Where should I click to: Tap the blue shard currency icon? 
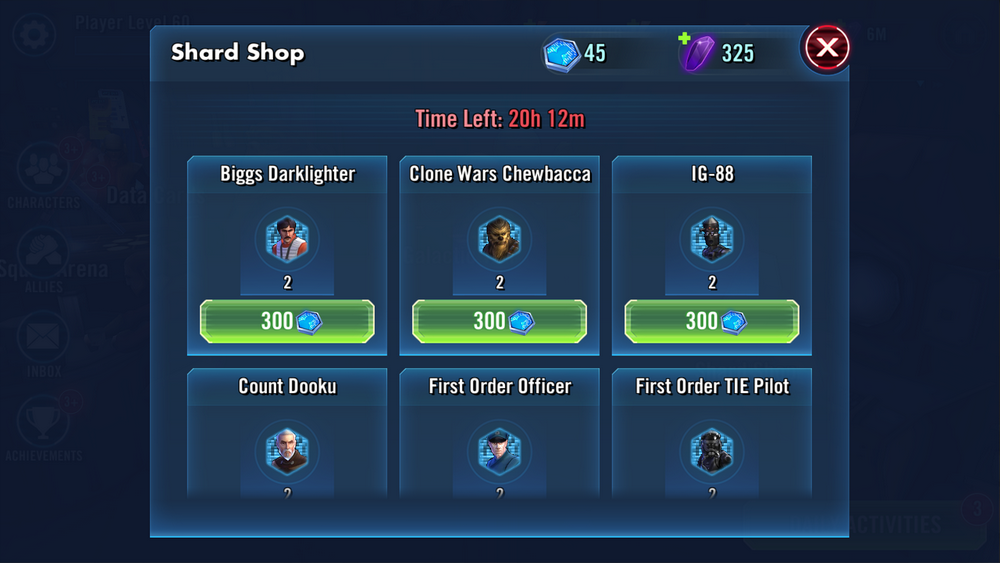[562, 53]
